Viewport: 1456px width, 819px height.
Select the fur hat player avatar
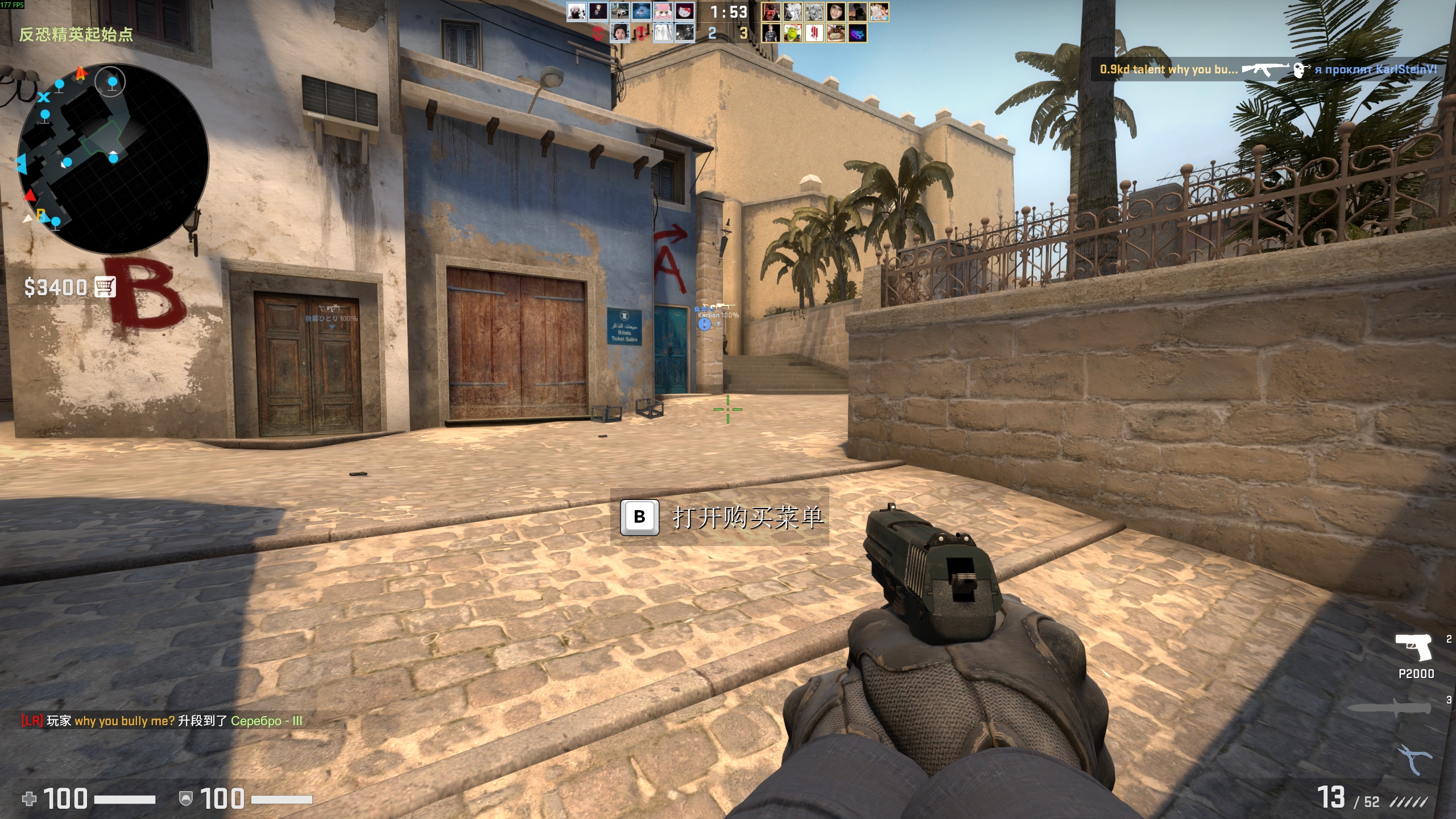click(619, 33)
